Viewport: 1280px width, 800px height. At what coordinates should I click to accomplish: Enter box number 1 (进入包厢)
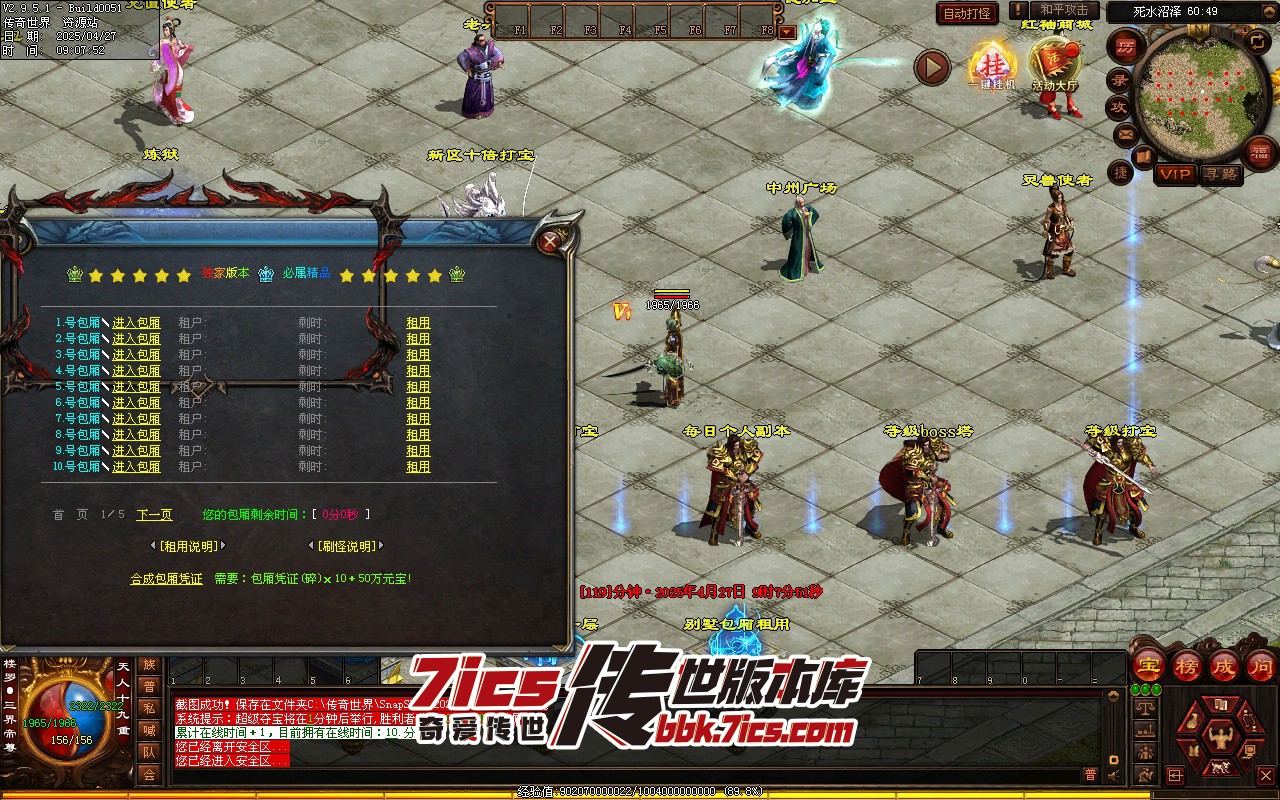136,323
